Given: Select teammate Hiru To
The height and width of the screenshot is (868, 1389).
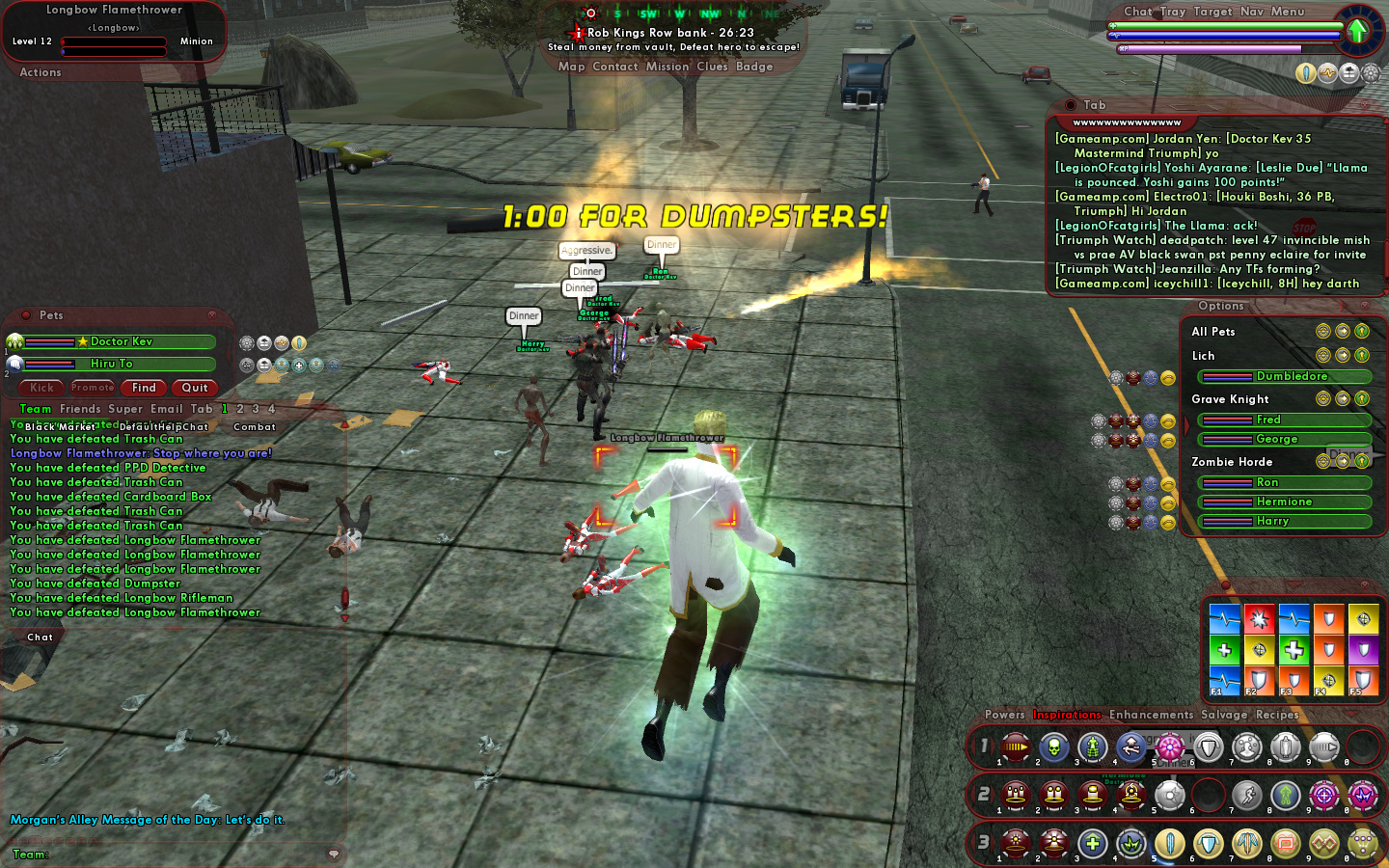Looking at the screenshot, I should pyautogui.click(x=112, y=364).
